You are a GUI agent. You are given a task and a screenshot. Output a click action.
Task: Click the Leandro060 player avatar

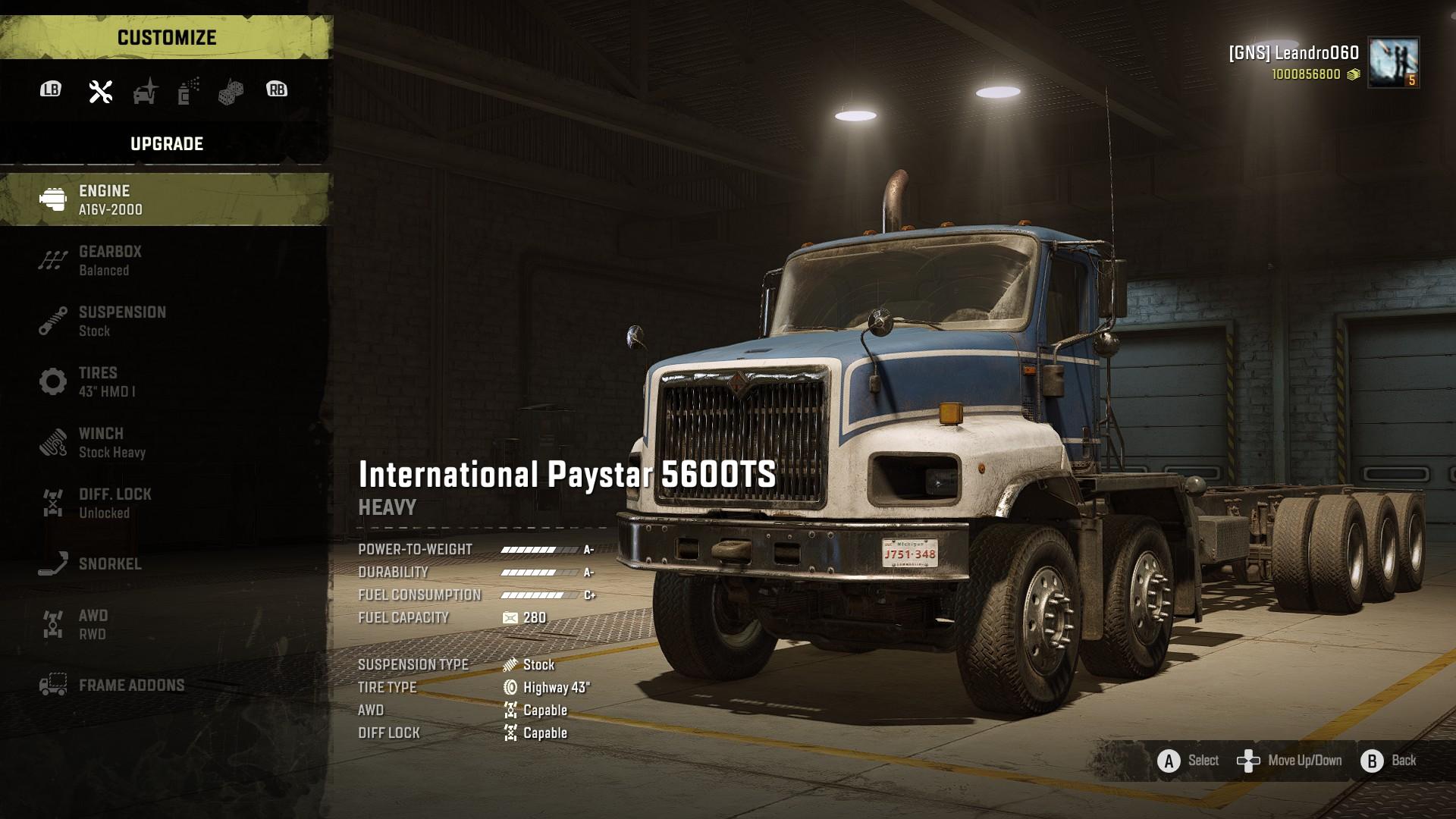1393,63
